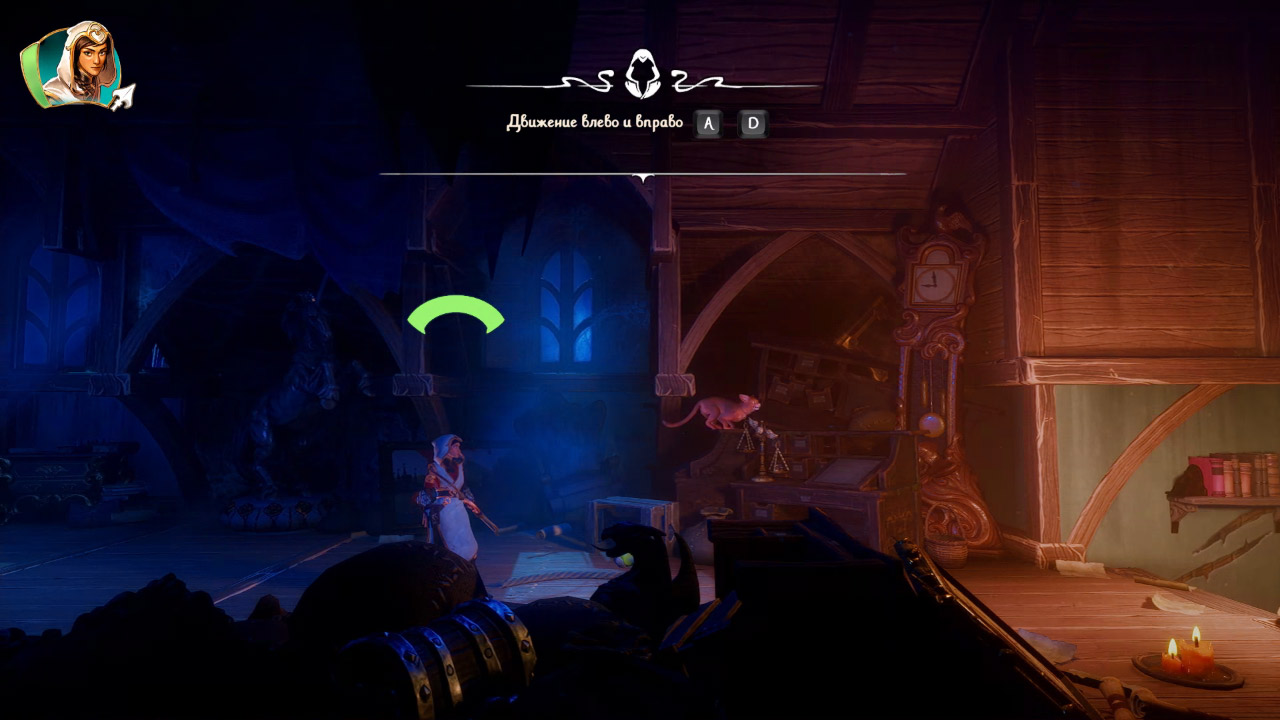Click the horse statue in the dark alcove
1280x720 pixels.
click(288, 390)
